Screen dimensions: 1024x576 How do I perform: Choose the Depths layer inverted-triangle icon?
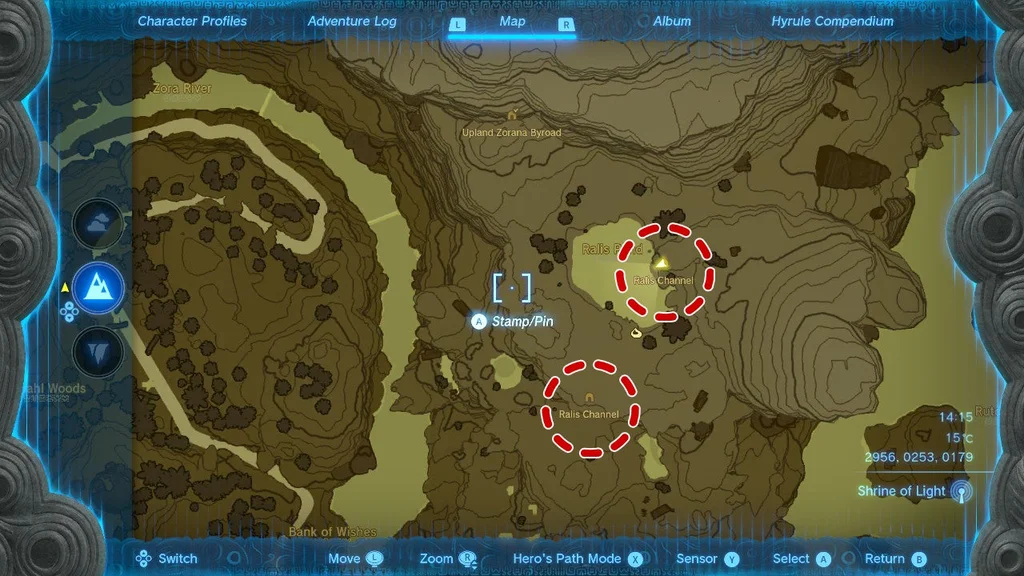click(x=99, y=351)
